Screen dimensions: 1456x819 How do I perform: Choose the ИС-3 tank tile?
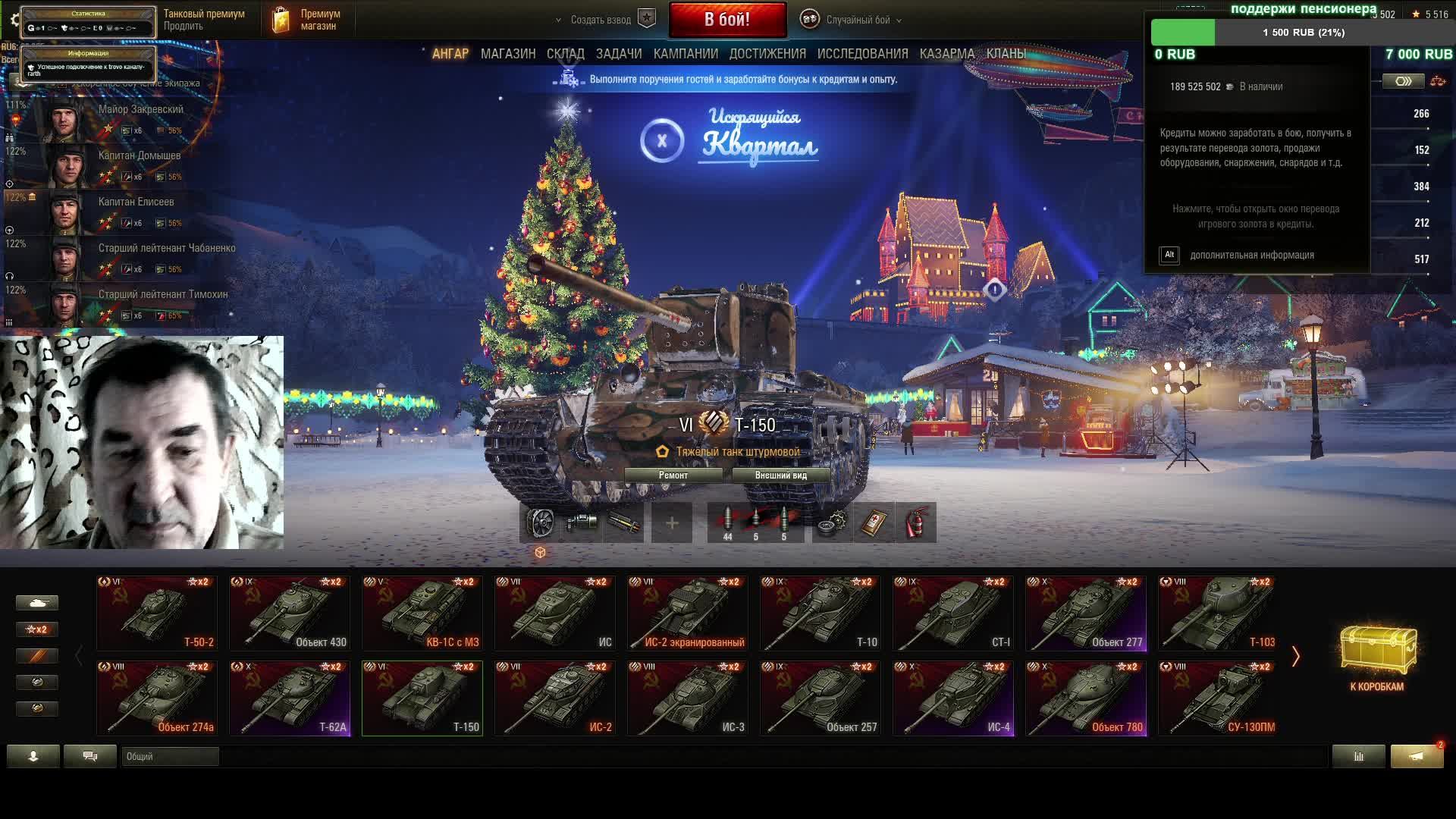tap(688, 698)
